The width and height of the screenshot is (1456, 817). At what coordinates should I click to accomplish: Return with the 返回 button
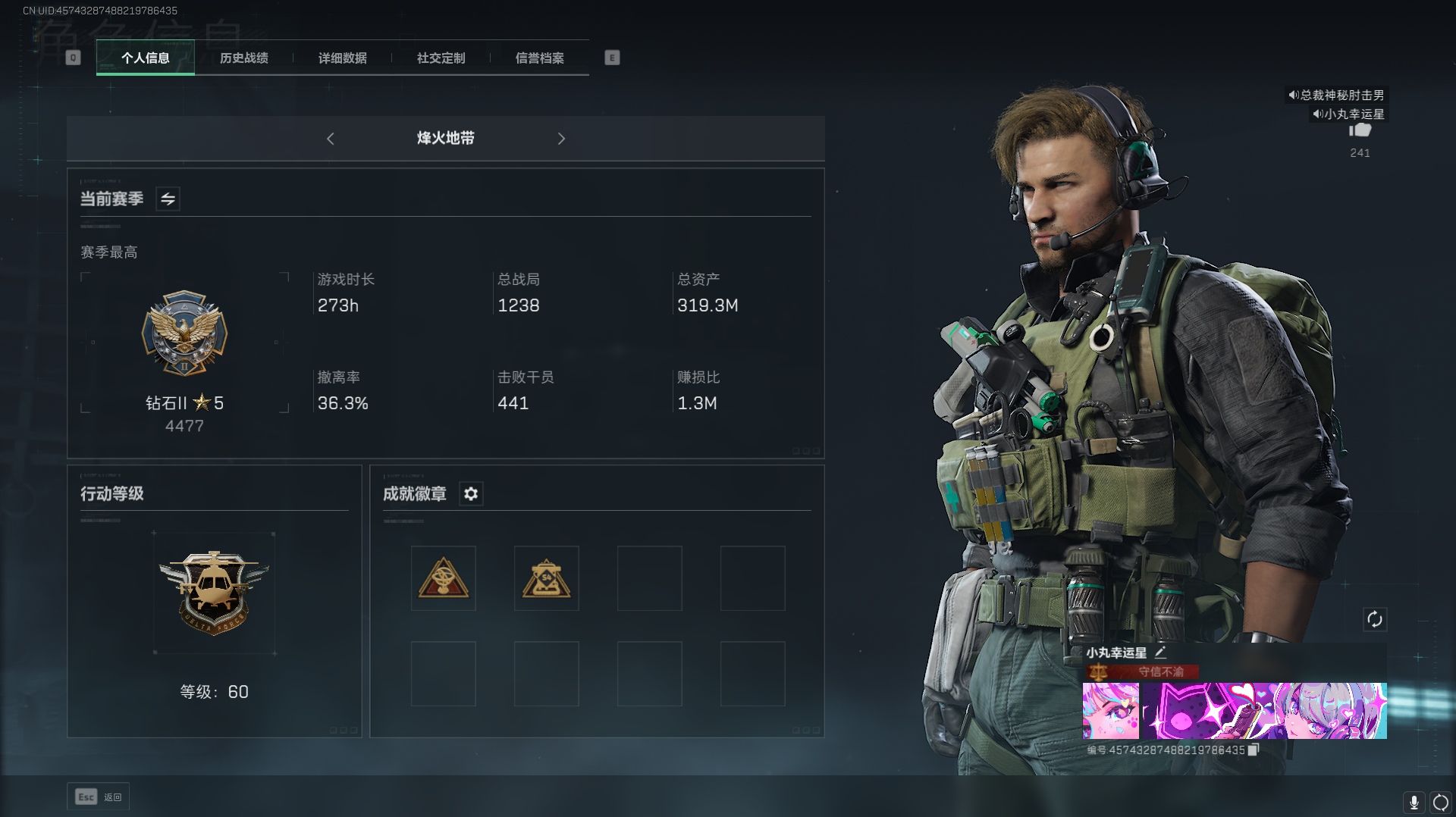99,797
